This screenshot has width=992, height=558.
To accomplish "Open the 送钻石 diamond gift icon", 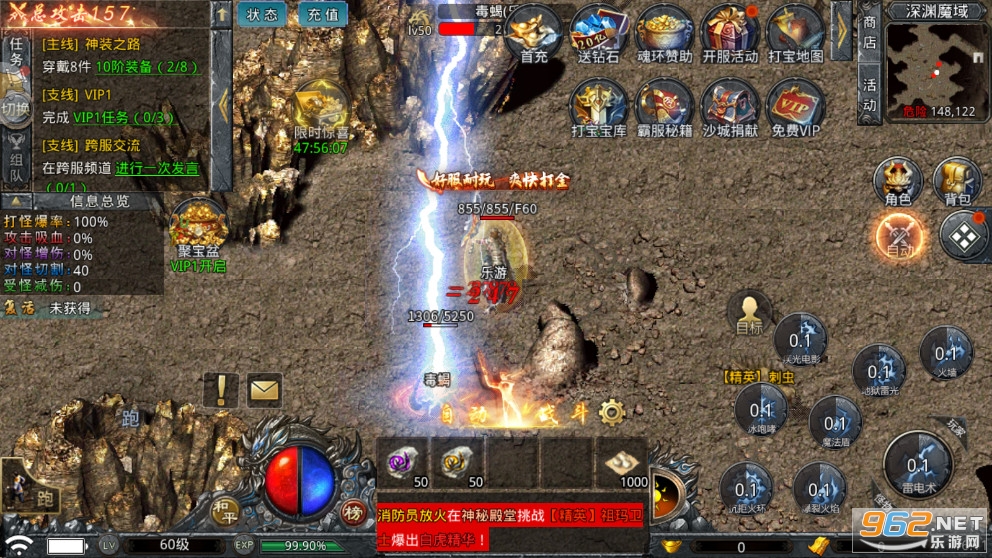I will (599, 35).
